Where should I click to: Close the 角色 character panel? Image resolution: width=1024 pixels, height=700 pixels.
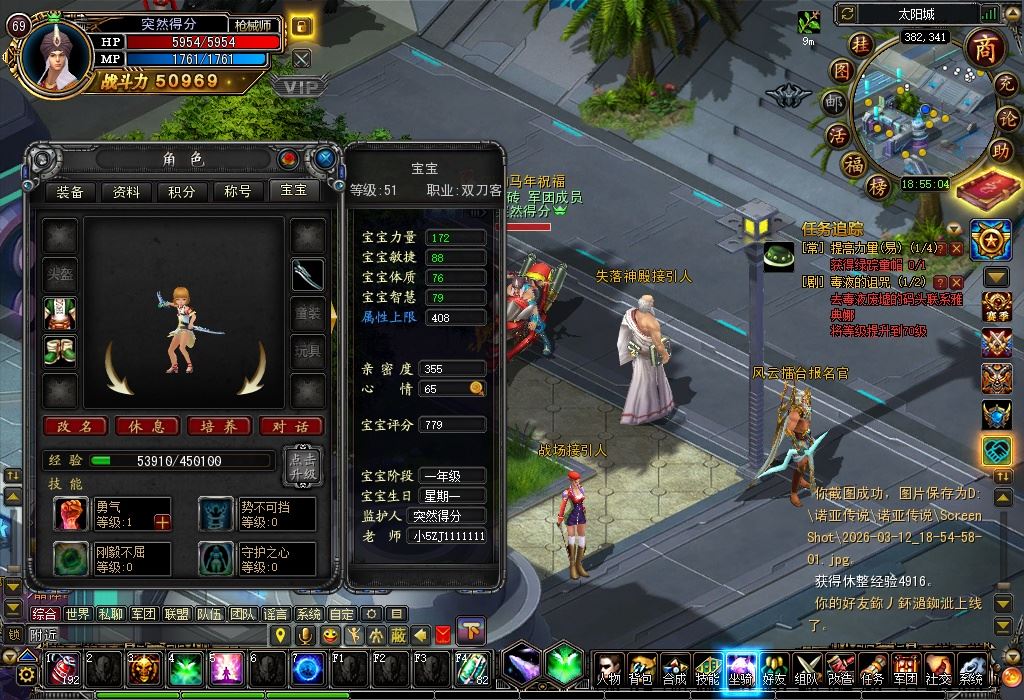[325, 158]
